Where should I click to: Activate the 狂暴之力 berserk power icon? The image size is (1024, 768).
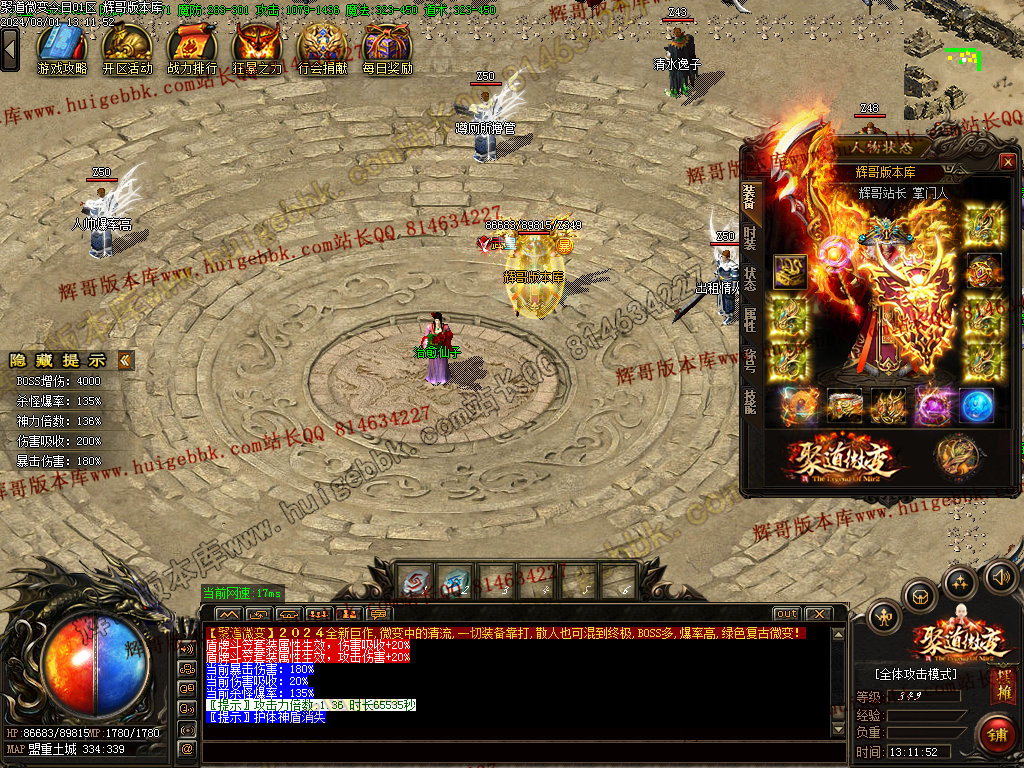pos(257,47)
